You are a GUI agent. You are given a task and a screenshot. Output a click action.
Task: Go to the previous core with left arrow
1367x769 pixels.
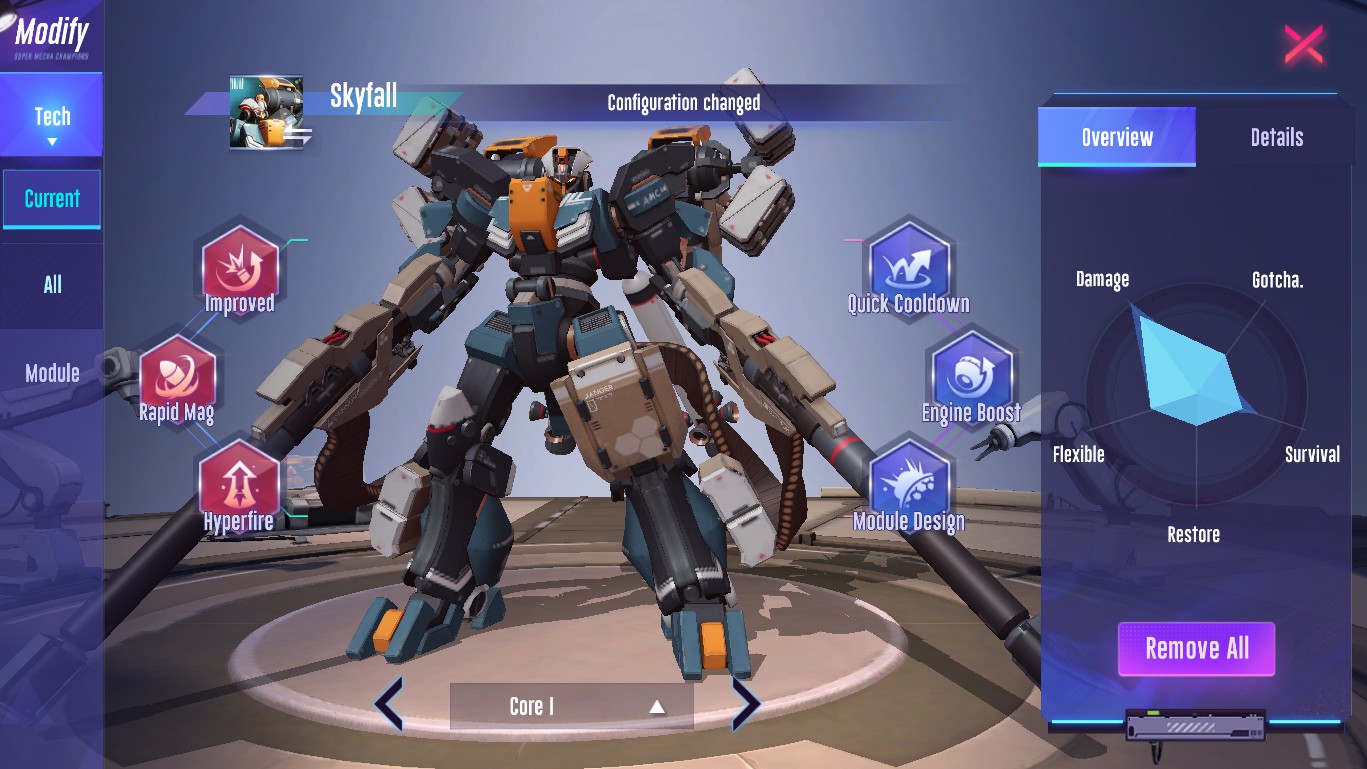click(x=388, y=704)
